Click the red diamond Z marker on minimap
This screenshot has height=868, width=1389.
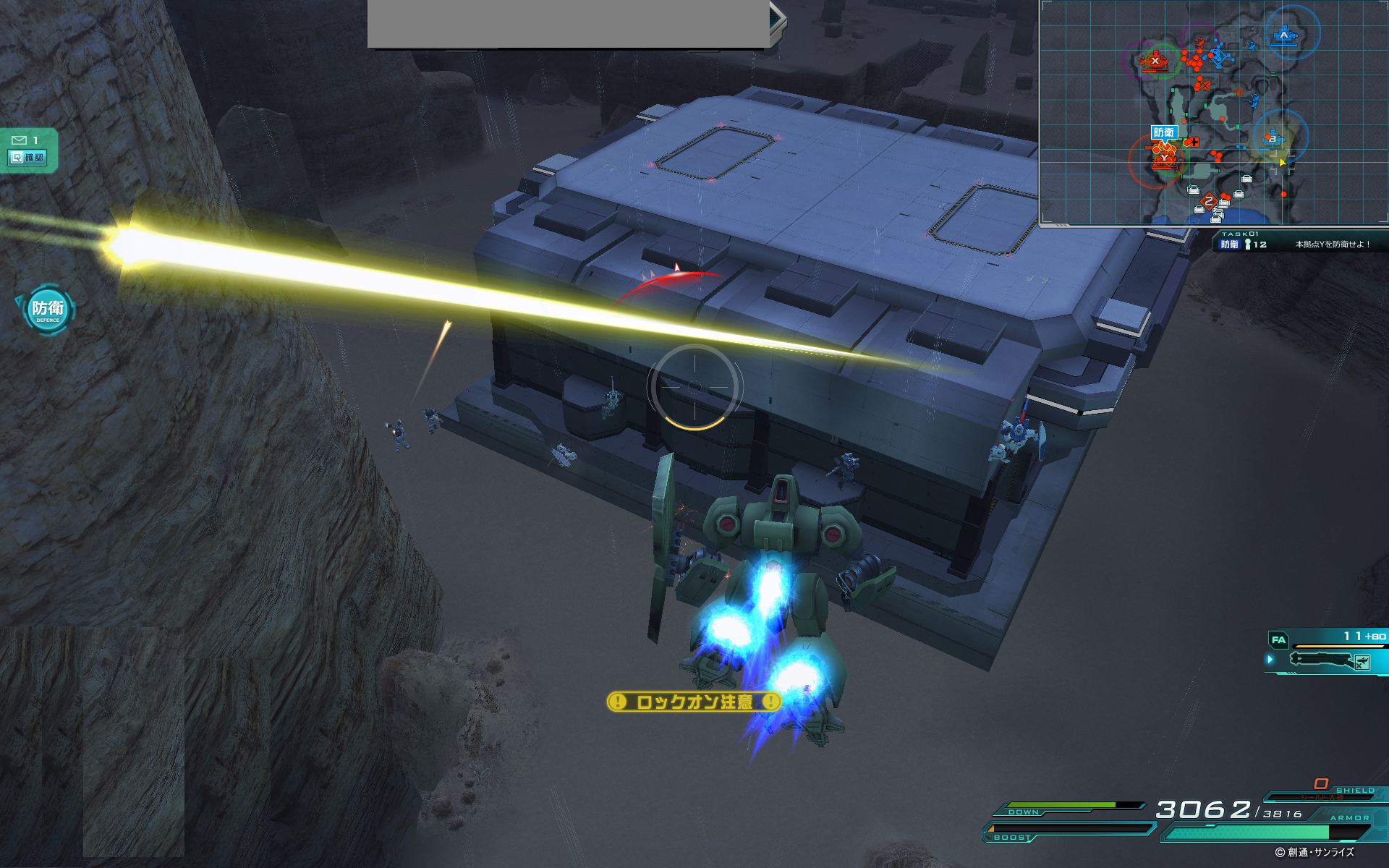1208,202
